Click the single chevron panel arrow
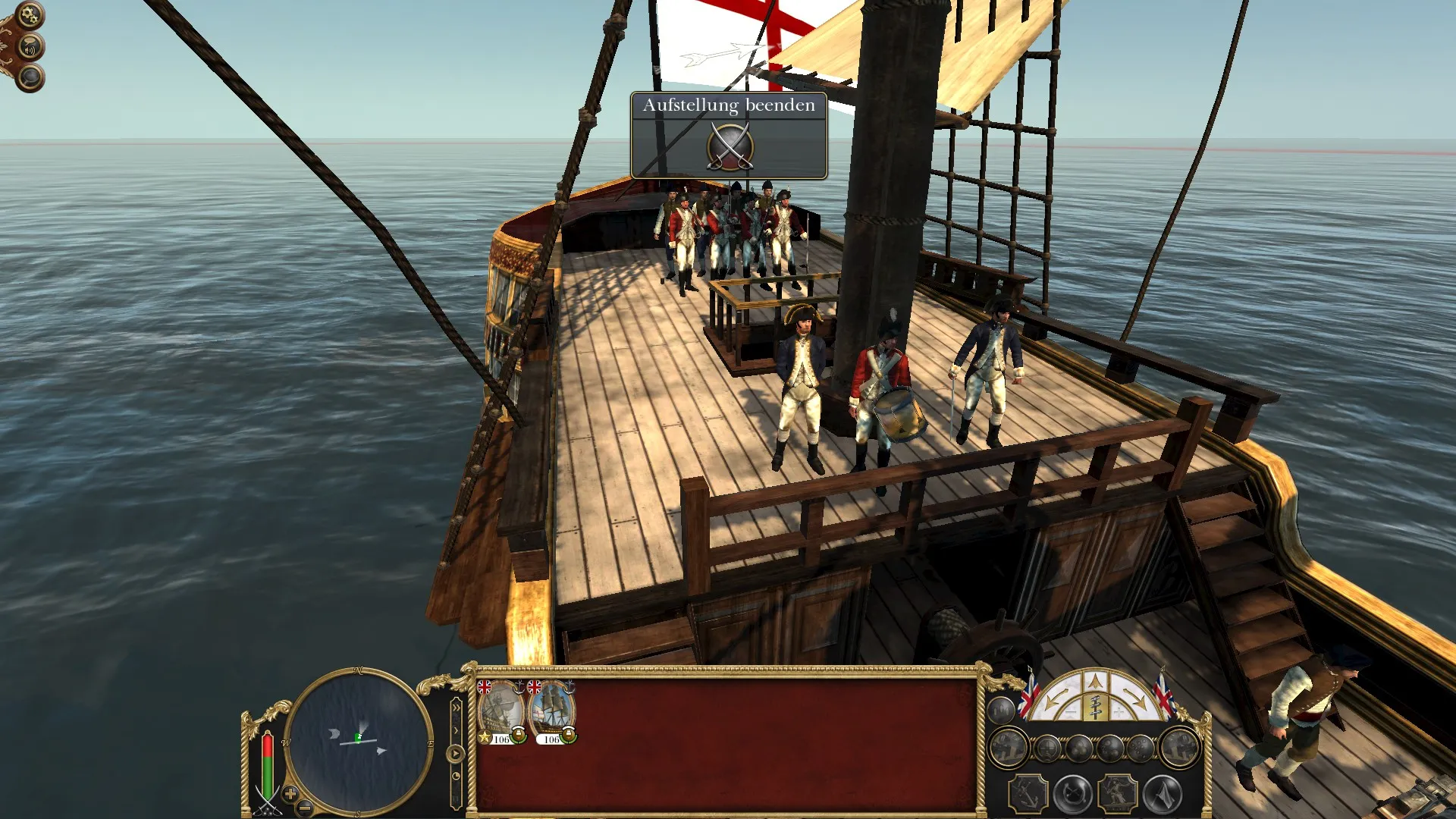Screen dimensions: 1456x819 [x=457, y=730]
